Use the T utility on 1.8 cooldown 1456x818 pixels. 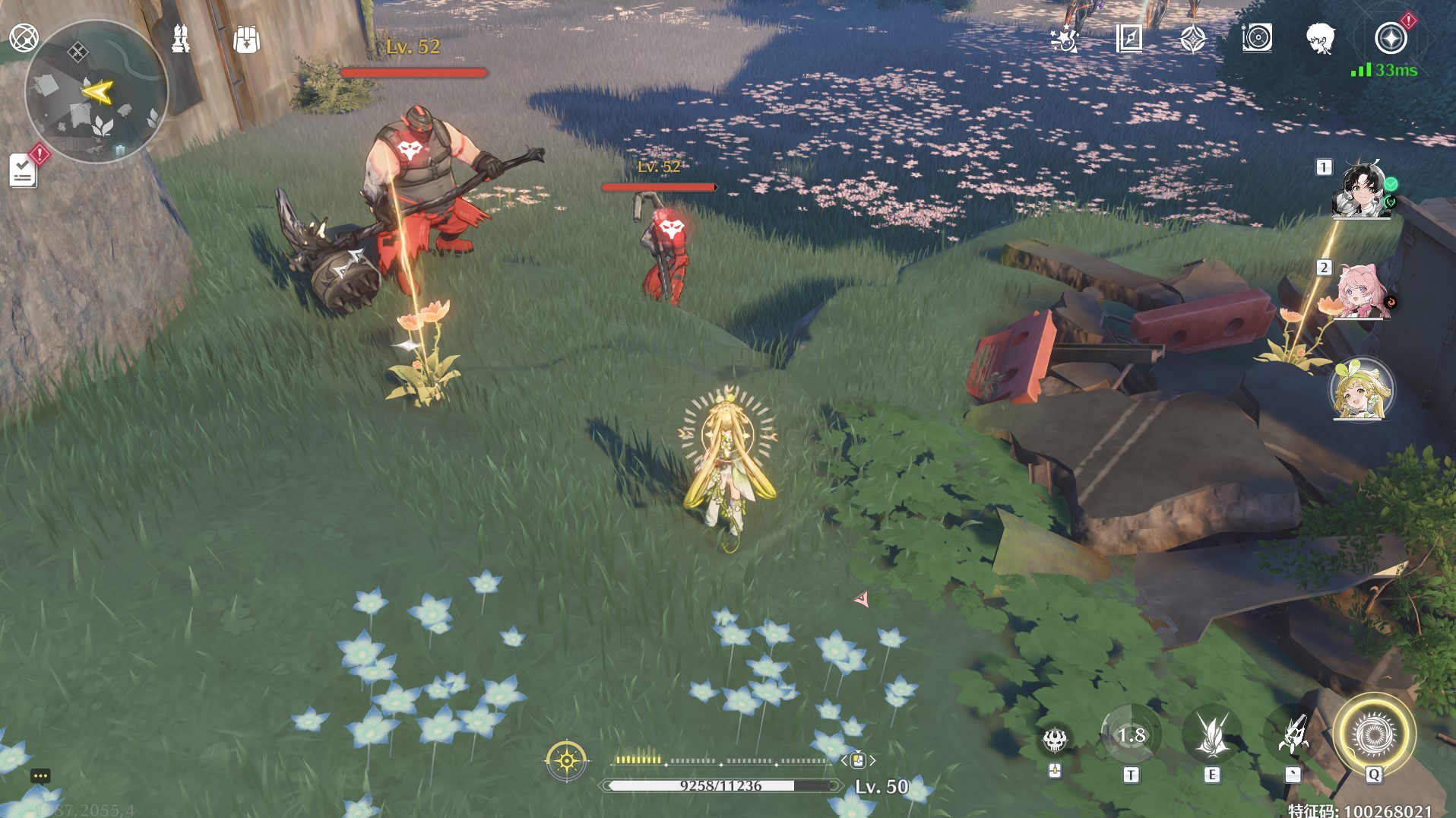pyautogui.click(x=1131, y=735)
